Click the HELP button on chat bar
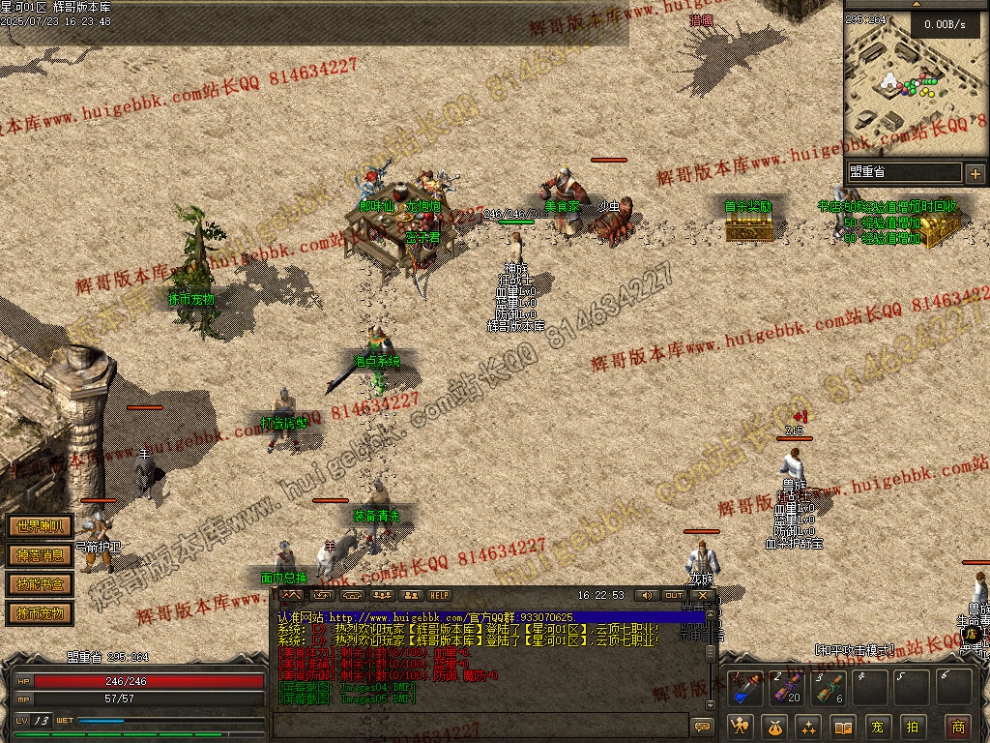This screenshot has width=990, height=743. [440, 596]
